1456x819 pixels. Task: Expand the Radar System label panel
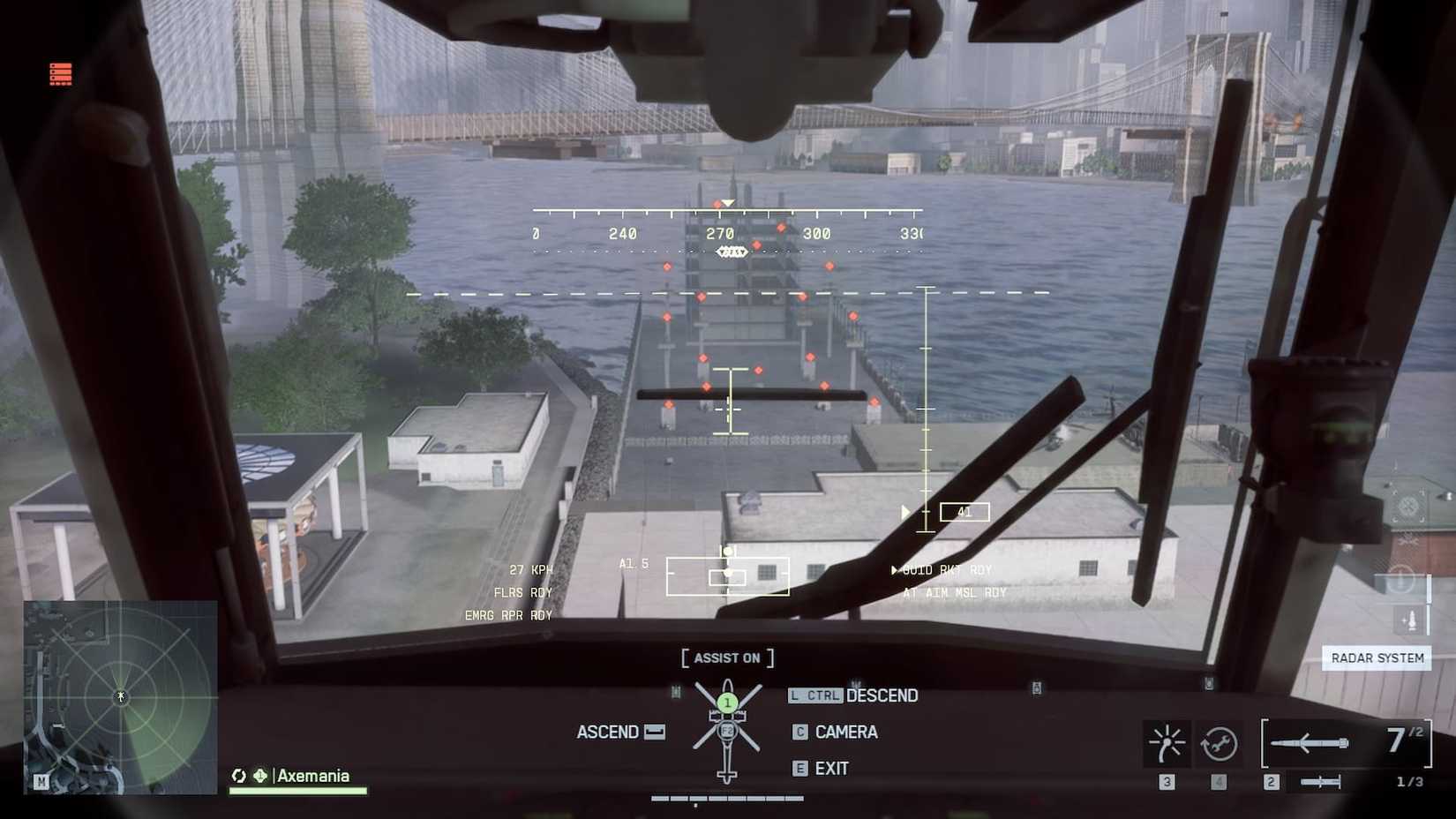[1377, 657]
